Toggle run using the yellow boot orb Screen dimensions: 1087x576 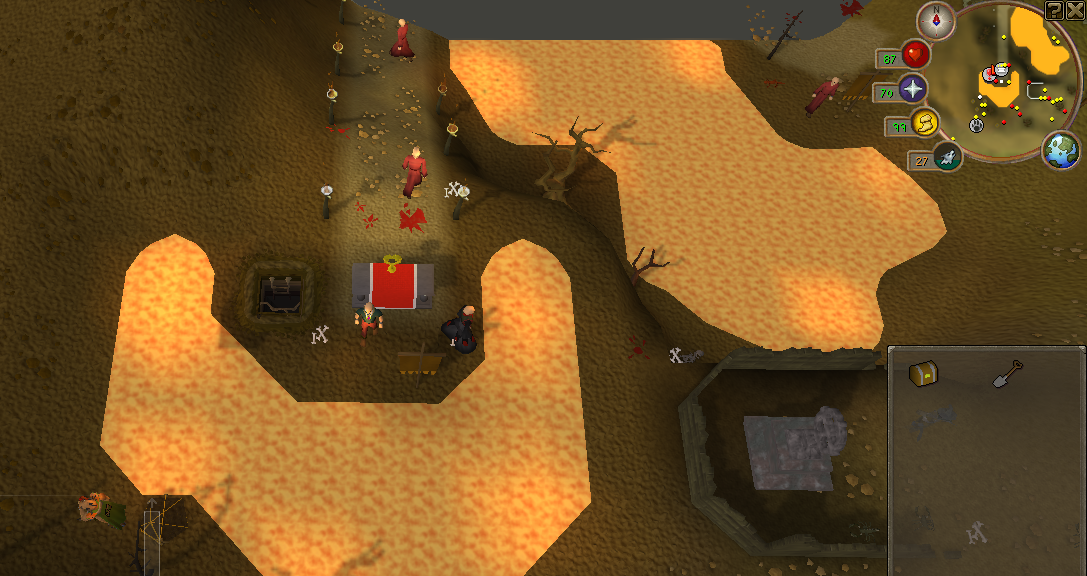pyautogui.click(x=926, y=123)
